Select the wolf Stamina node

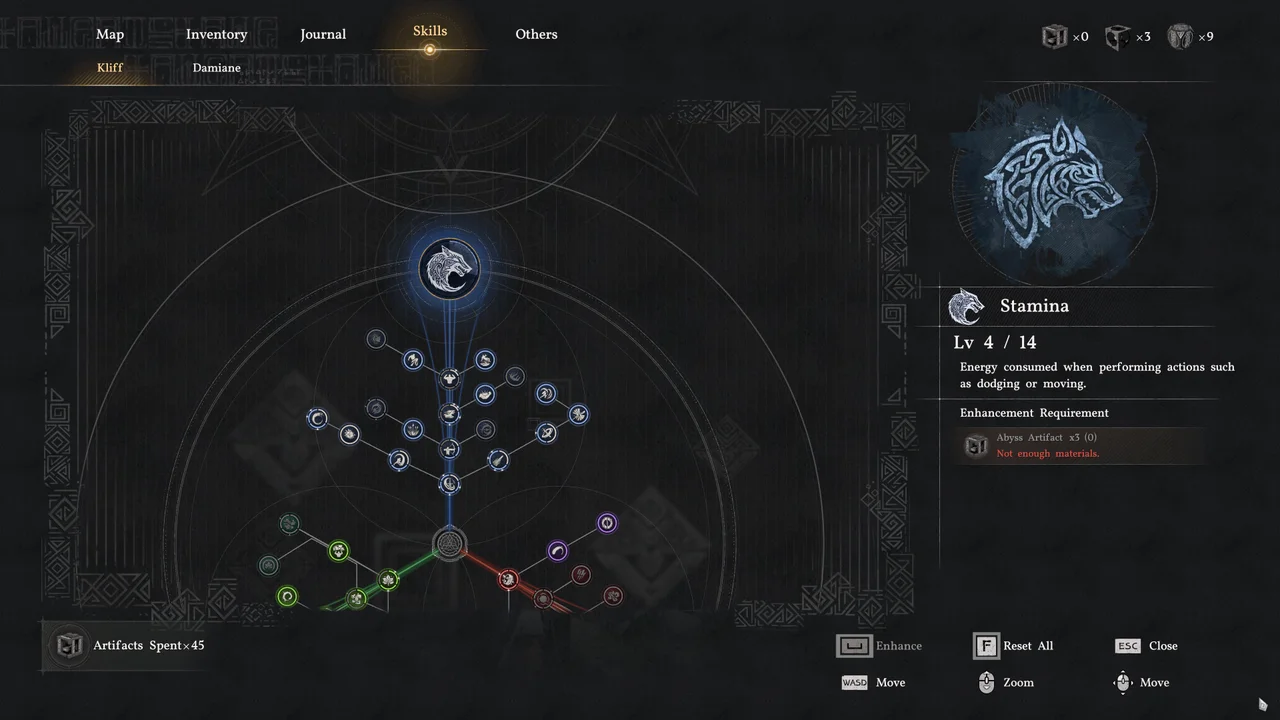pyautogui.click(x=449, y=268)
